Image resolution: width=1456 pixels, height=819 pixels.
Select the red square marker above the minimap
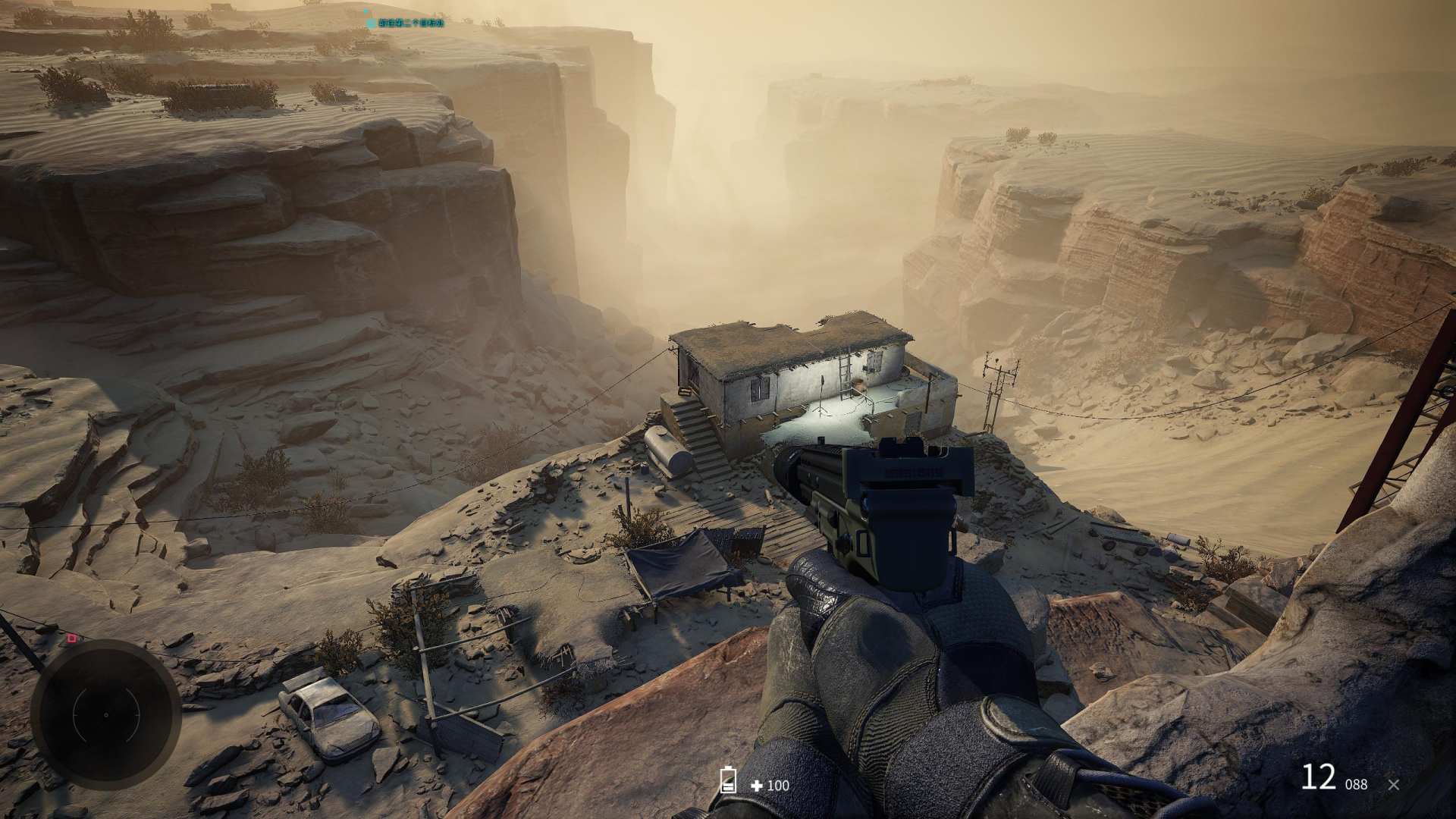pos(72,639)
